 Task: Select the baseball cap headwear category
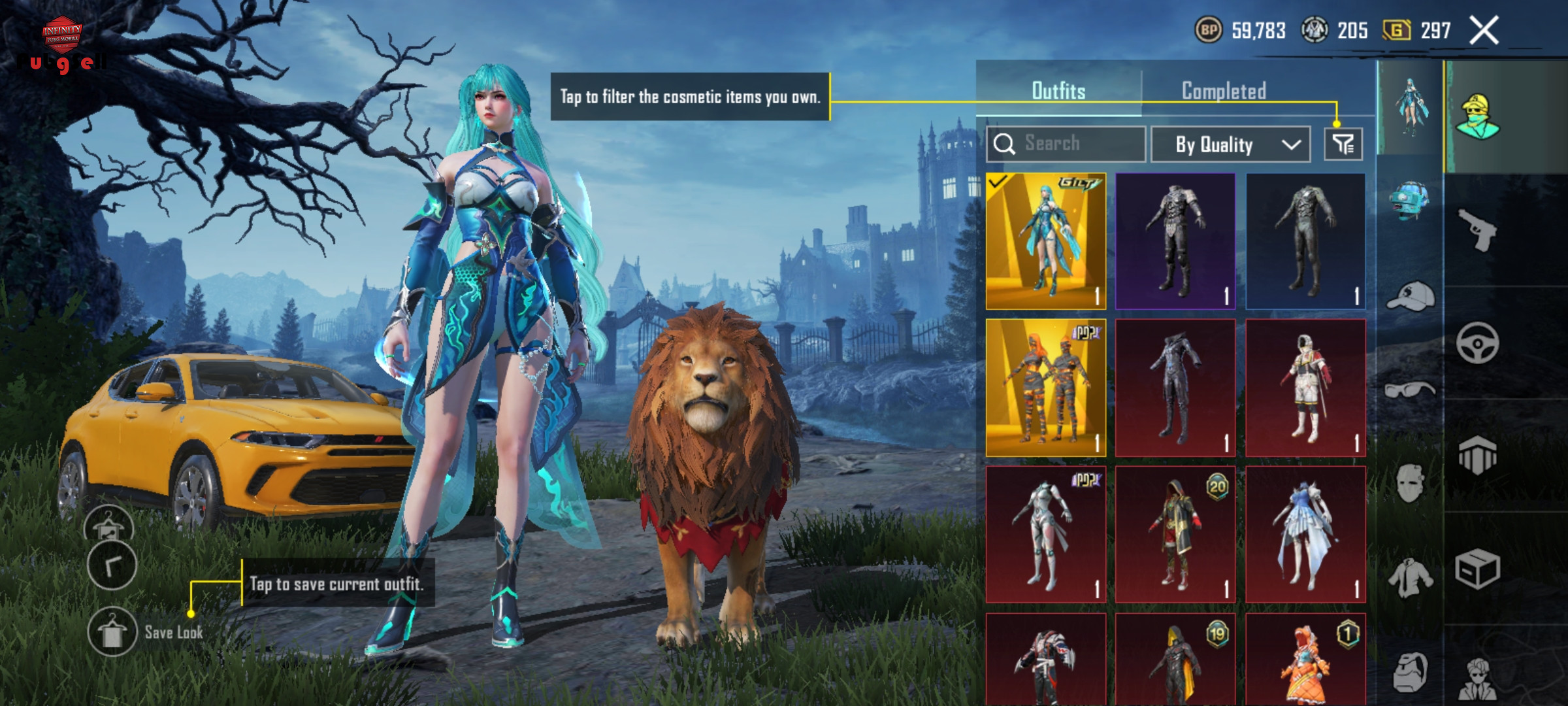coord(1410,297)
